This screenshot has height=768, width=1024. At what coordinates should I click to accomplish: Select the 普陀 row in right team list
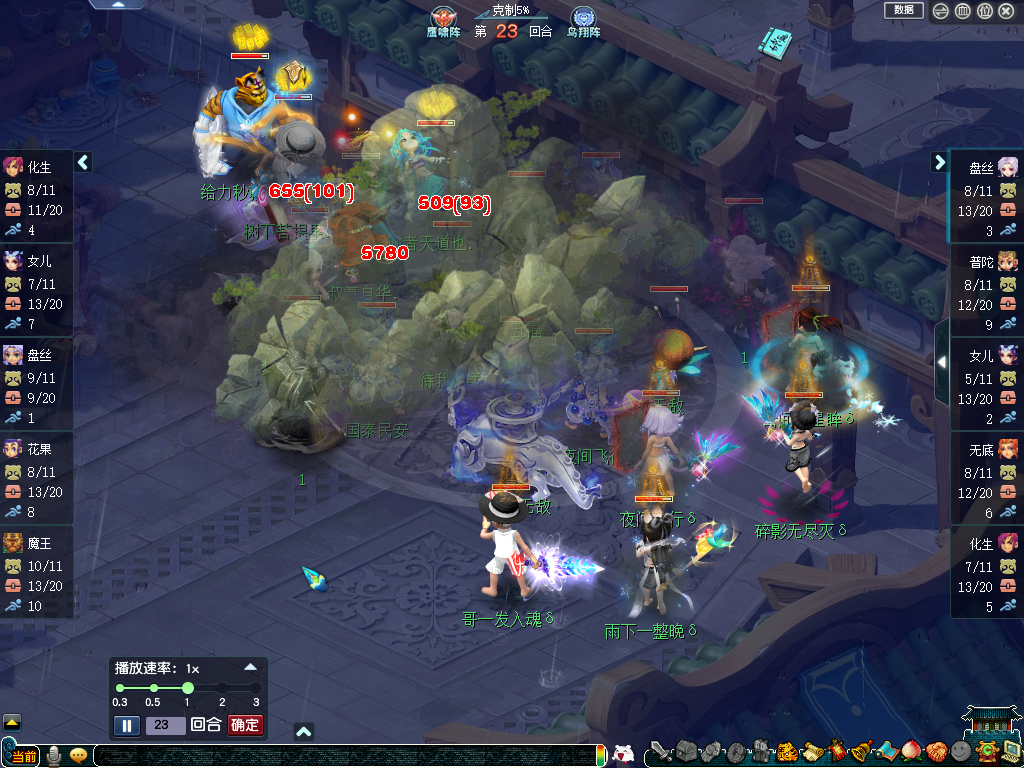(x=986, y=290)
